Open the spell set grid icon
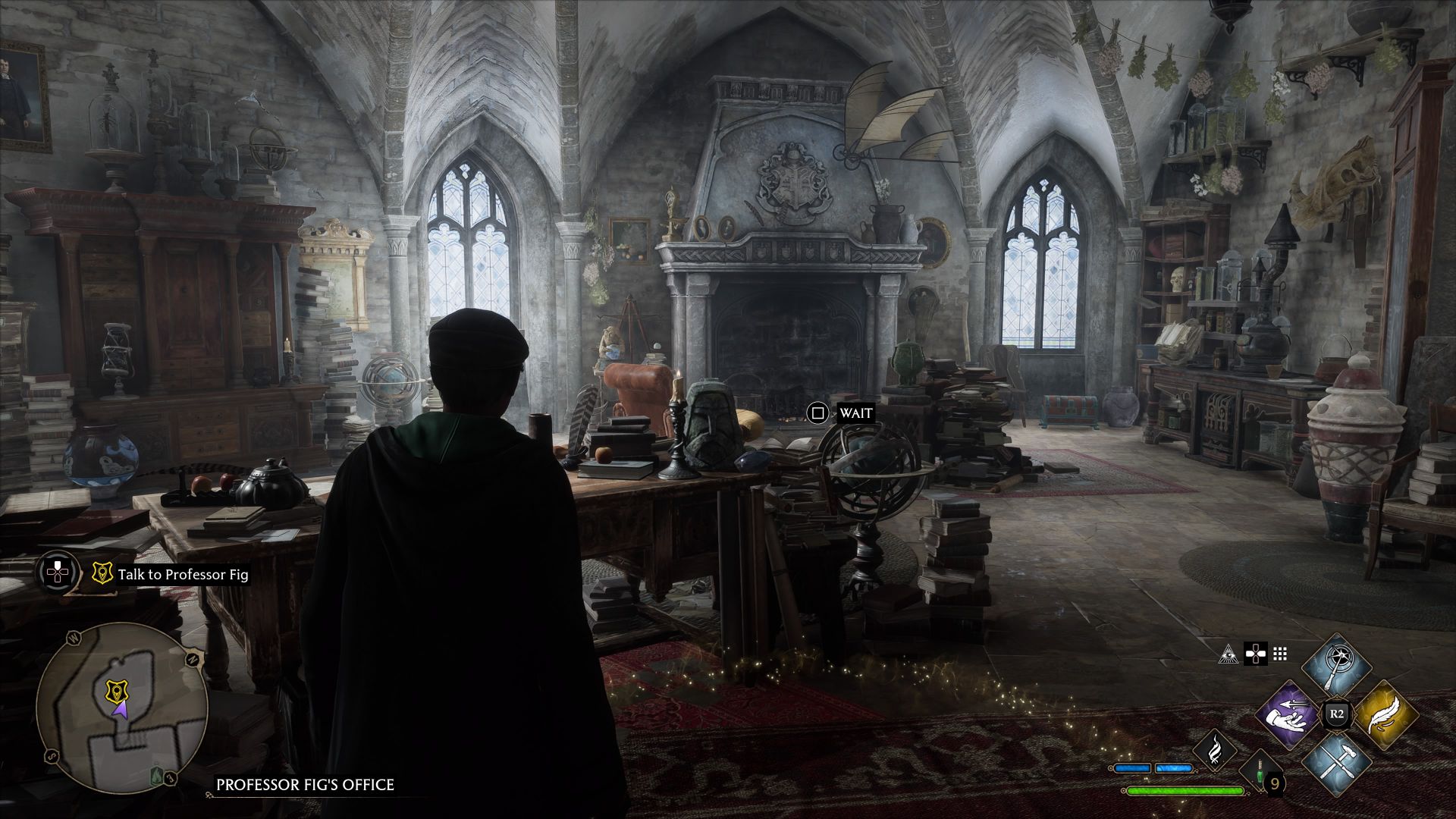Screen dimensions: 1456x819 (1280, 654)
